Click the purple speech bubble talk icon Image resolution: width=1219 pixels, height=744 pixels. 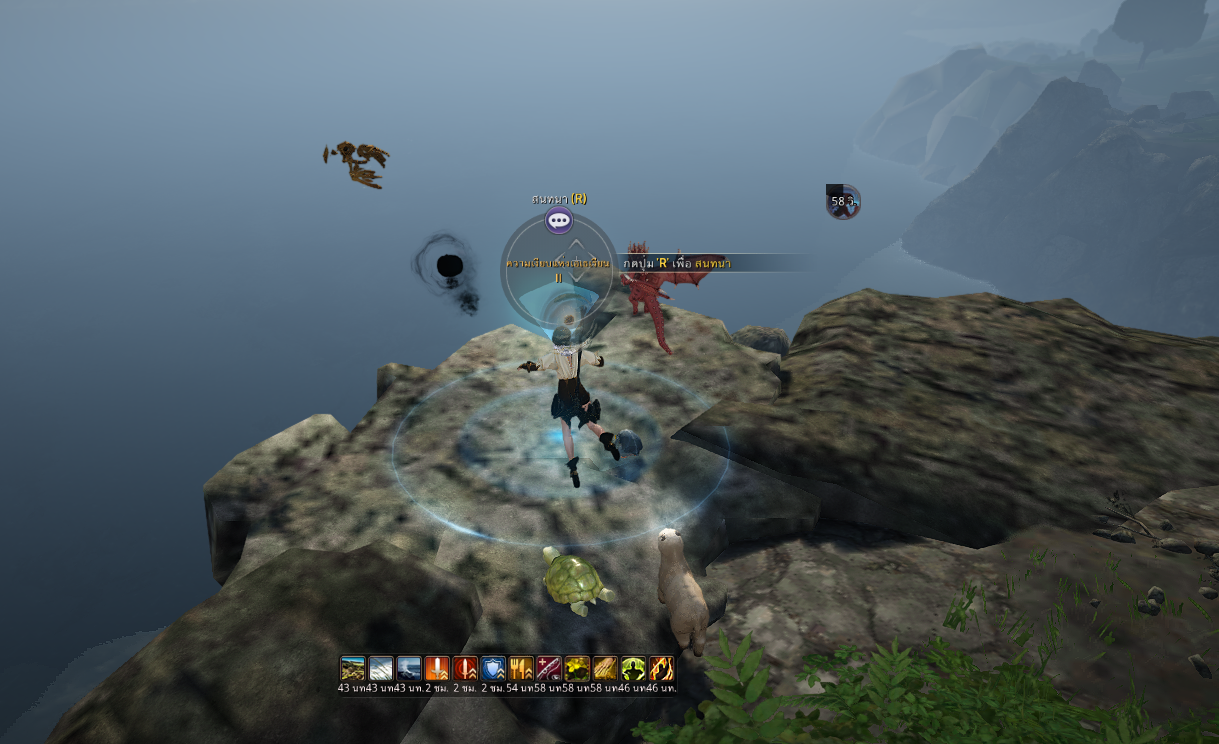558,221
